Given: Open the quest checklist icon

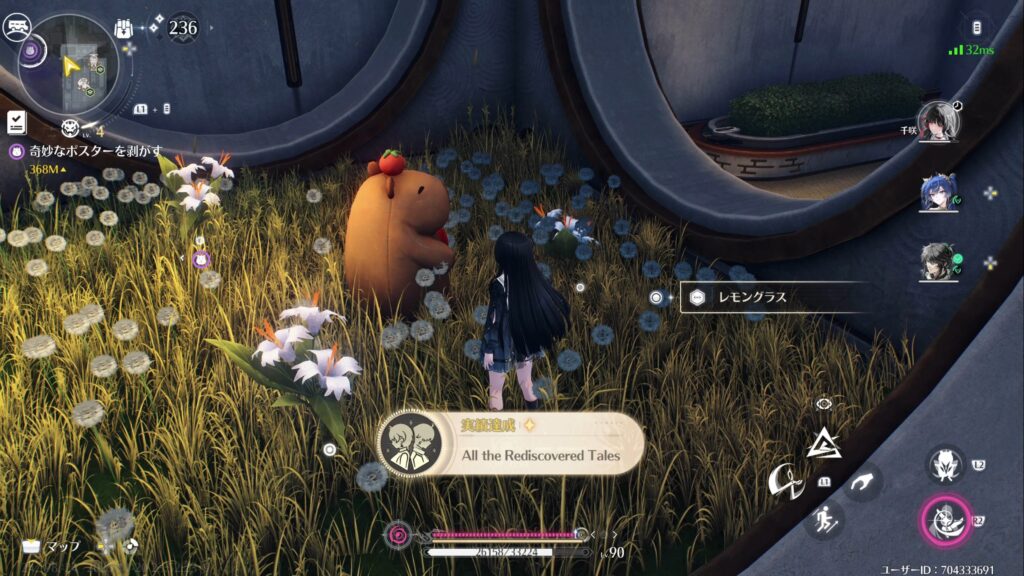Looking at the screenshot, I should pyautogui.click(x=16, y=122).
